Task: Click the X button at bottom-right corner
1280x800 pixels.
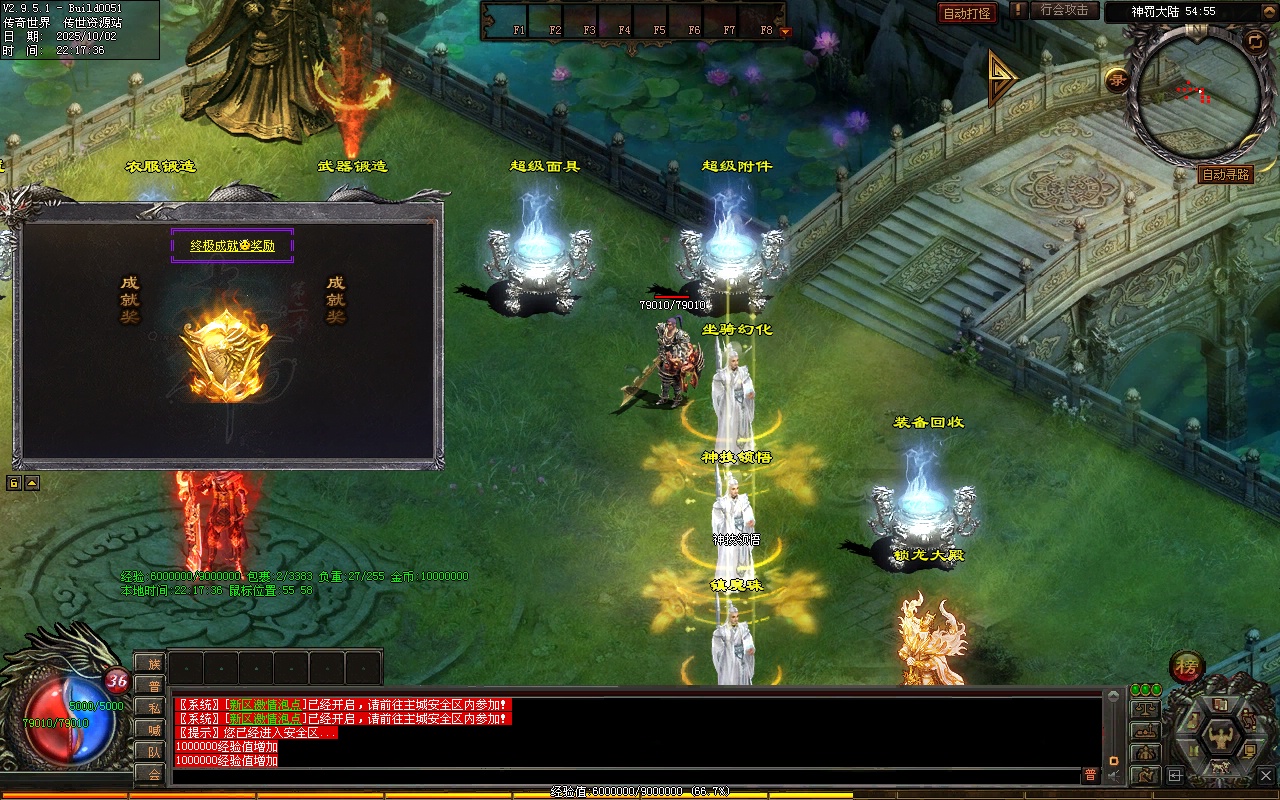Action: 1266,774
